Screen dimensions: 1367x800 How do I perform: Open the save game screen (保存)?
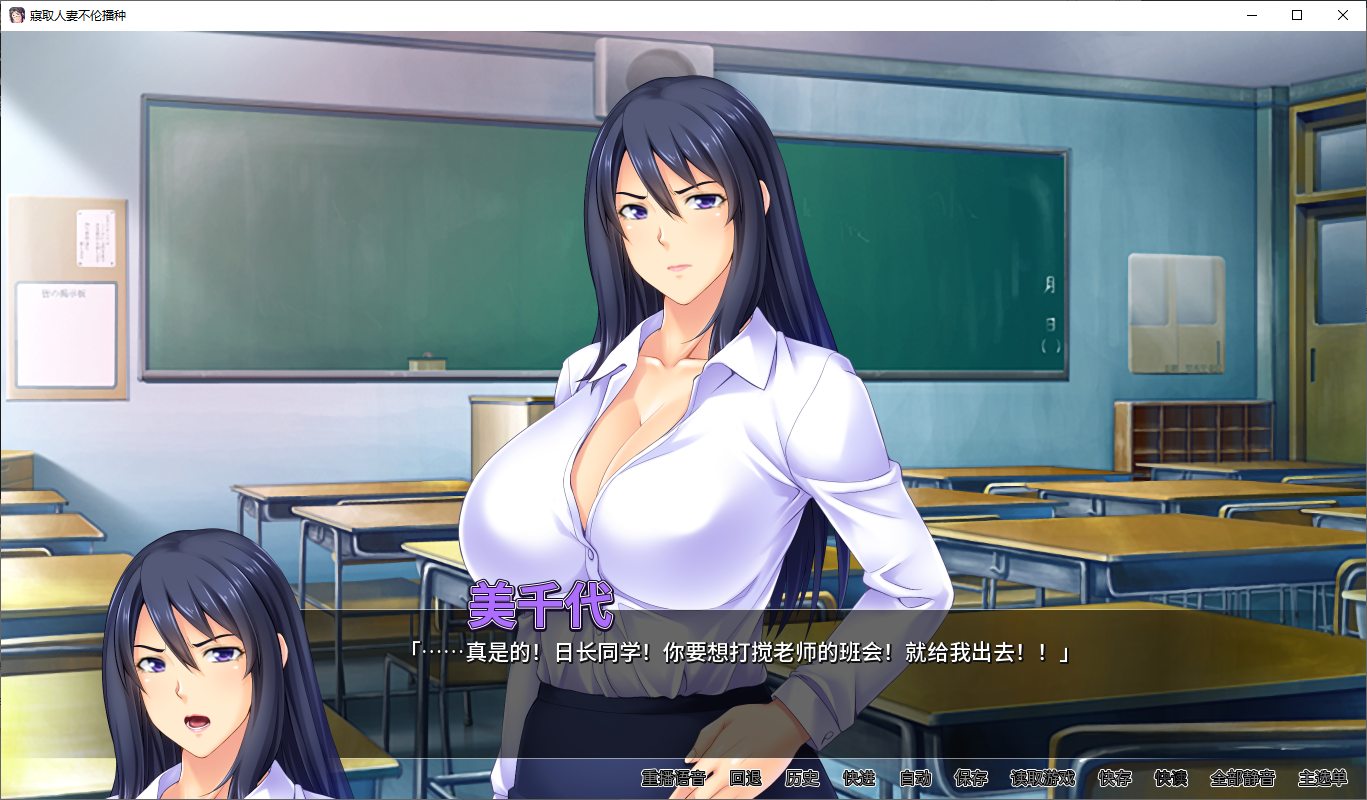[971, 778]
